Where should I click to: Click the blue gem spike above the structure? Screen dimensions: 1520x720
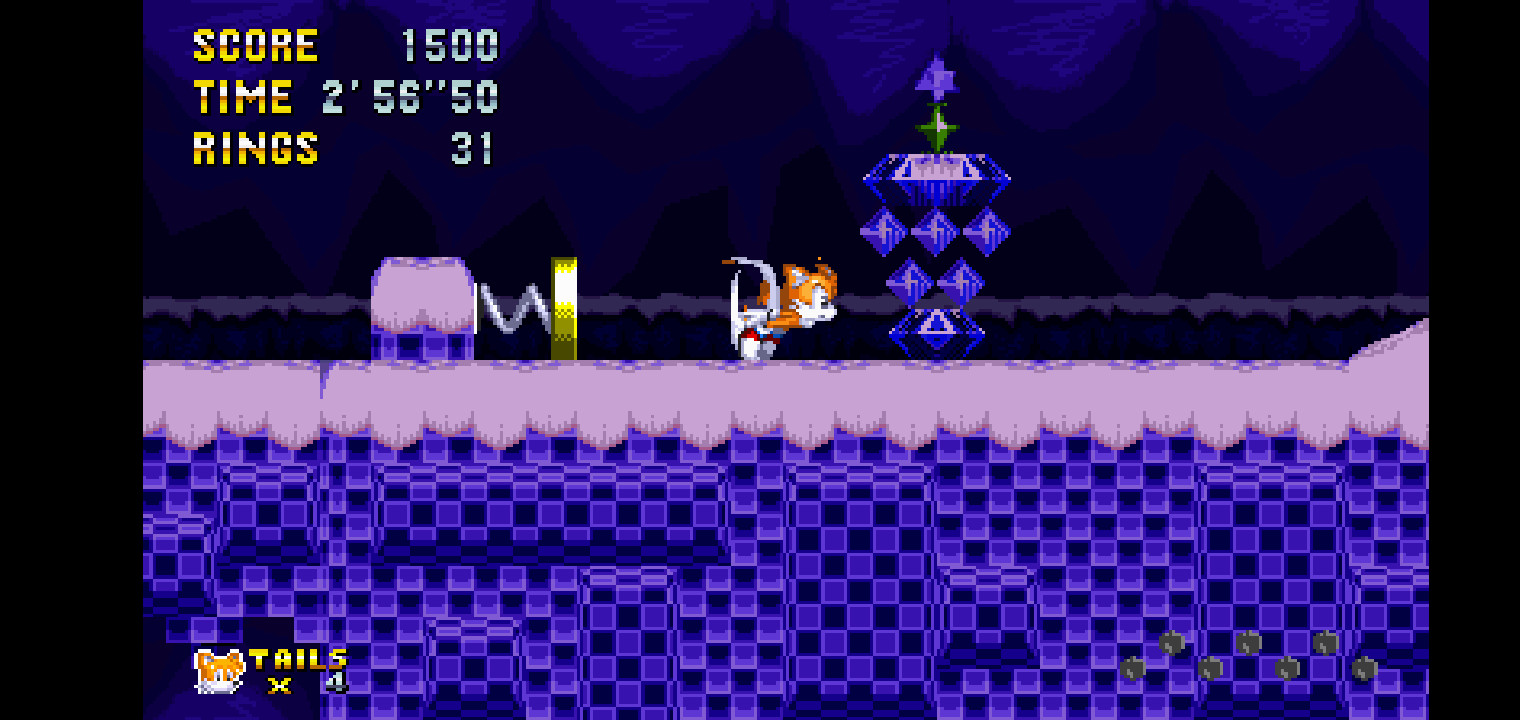coord(935,75)
